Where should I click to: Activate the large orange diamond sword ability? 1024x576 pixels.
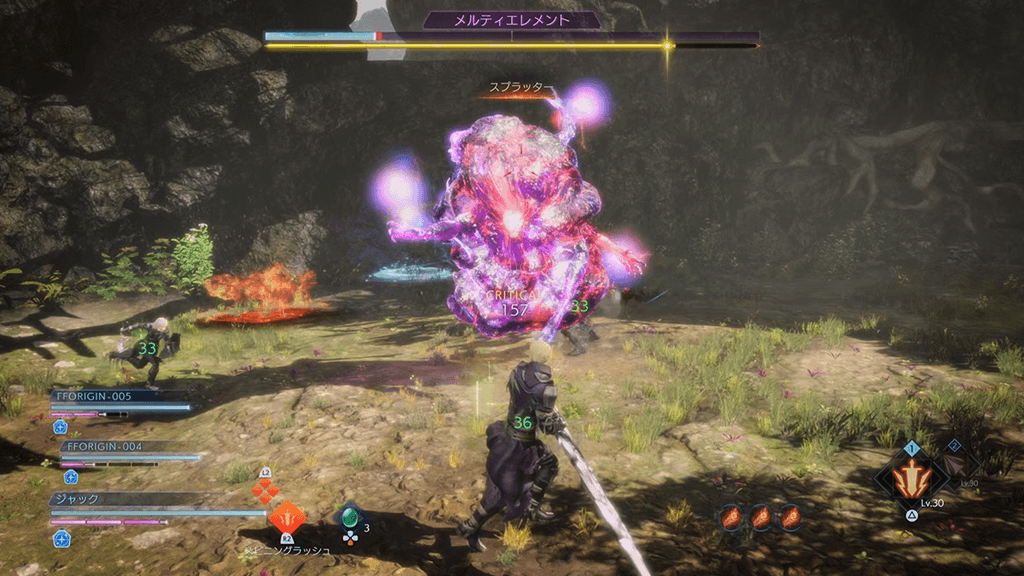[x=287, y=518]
